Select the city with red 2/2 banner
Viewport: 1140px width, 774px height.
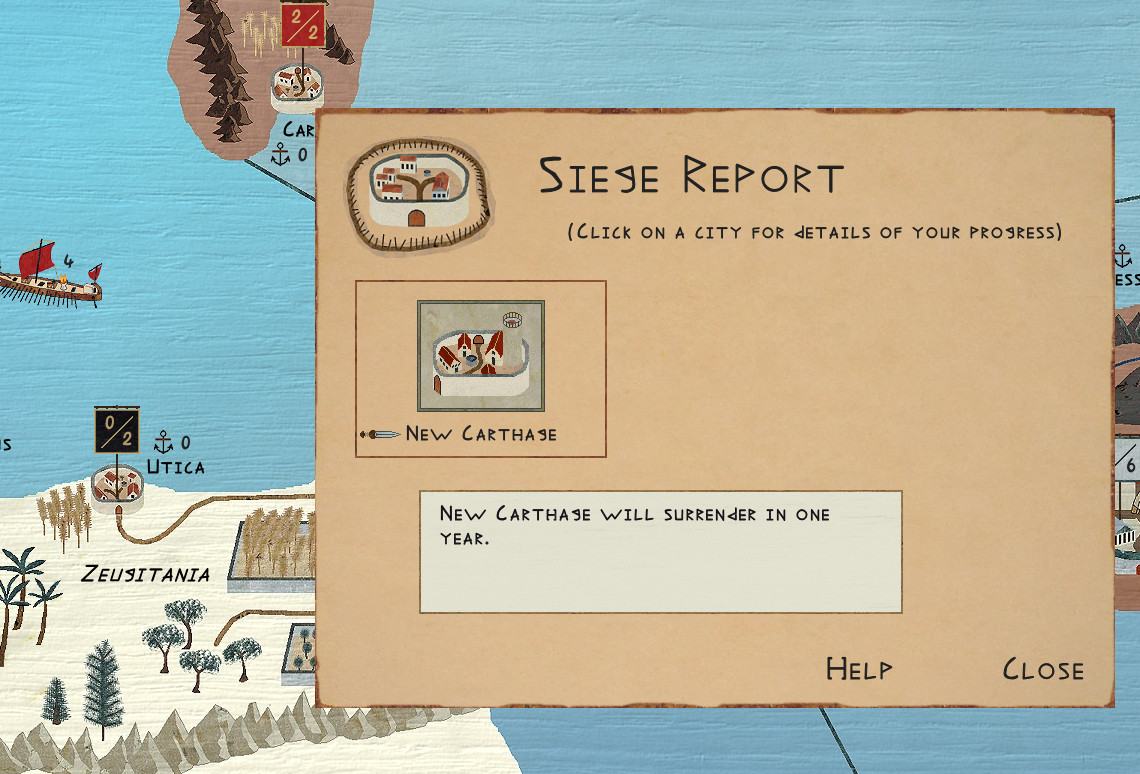[x=297, y=84]
